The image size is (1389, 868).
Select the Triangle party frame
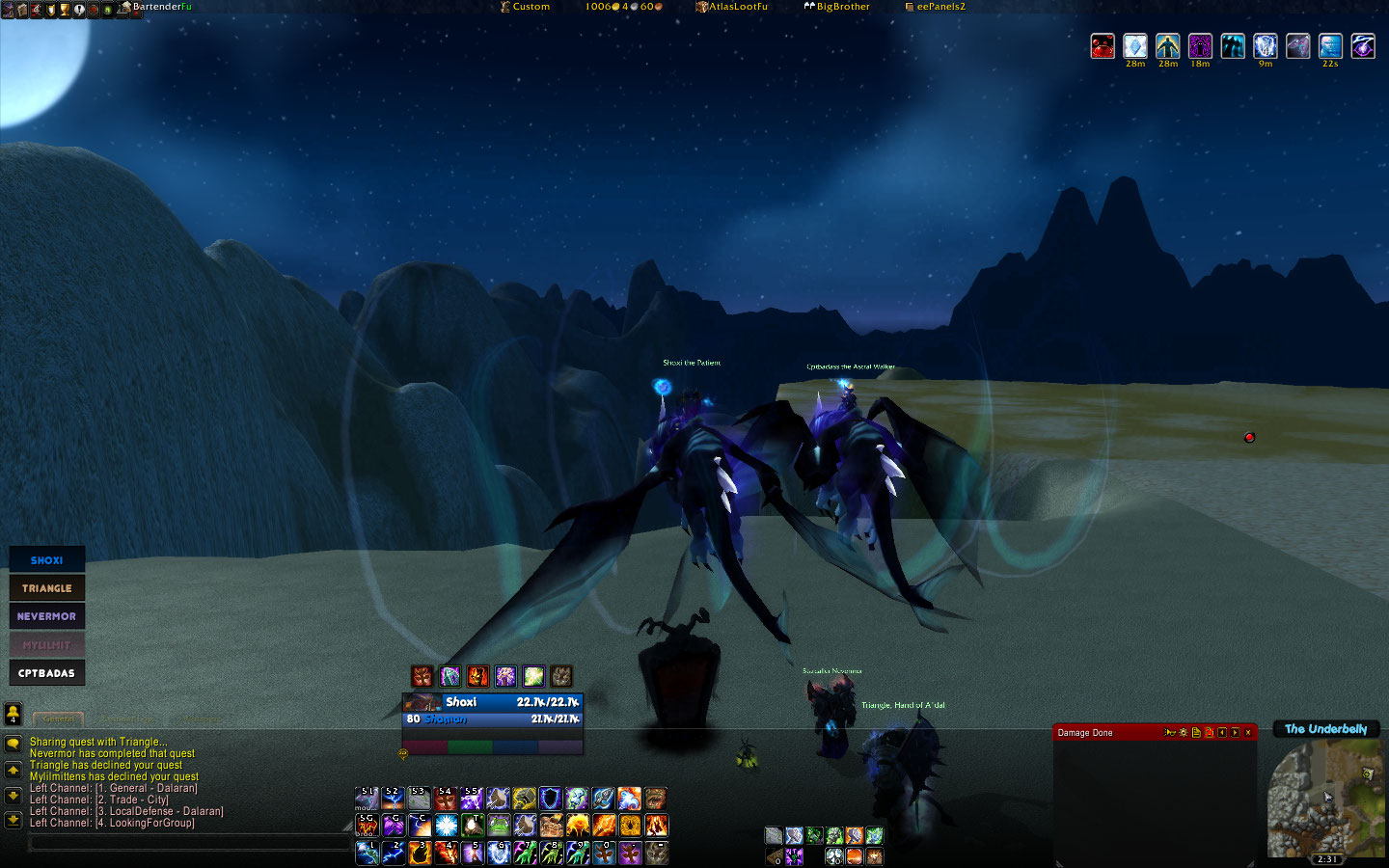[46, 587]
